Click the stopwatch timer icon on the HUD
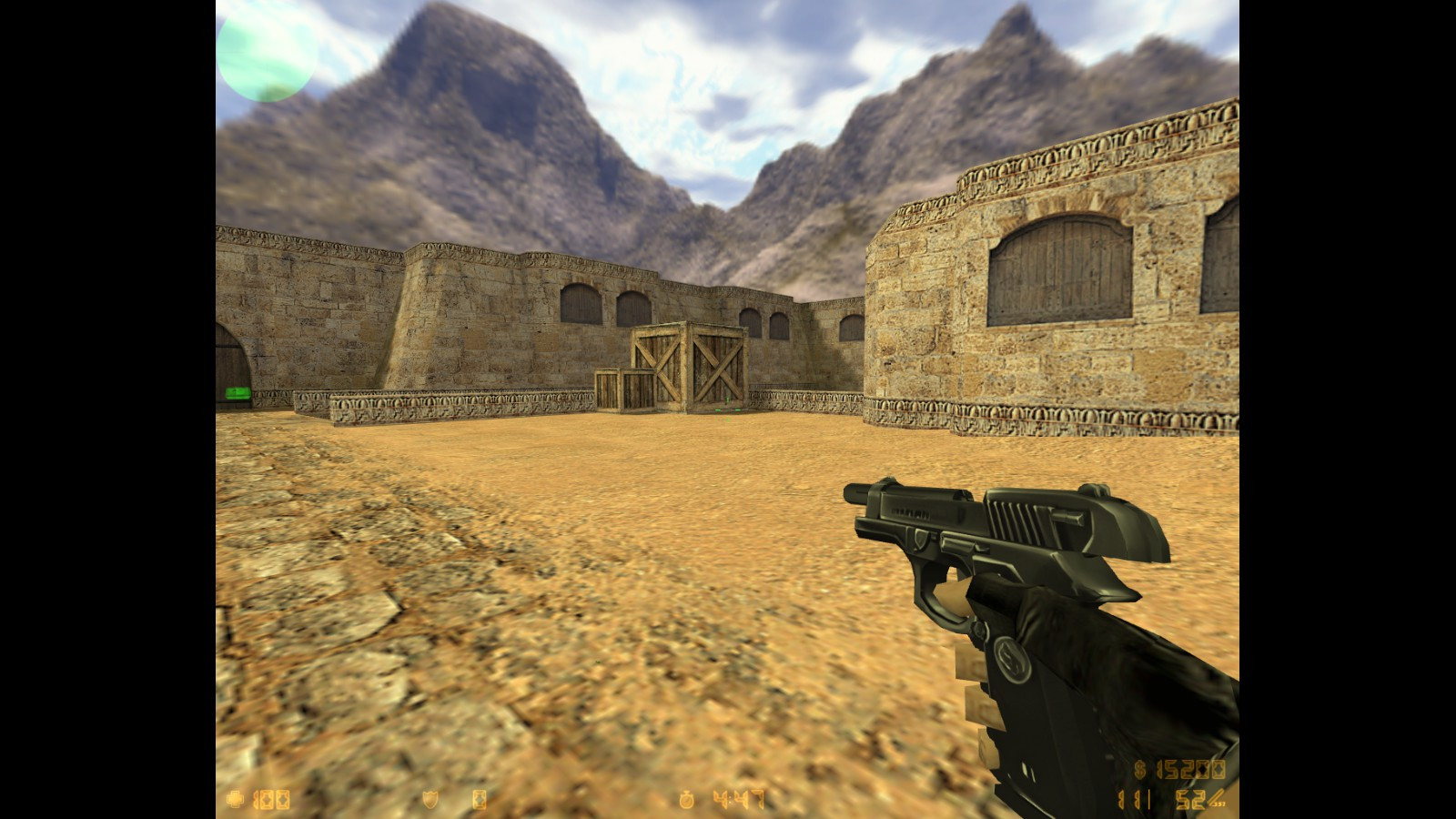The image size is (1456, 819). pyautogui.click(x=687, y=799)
